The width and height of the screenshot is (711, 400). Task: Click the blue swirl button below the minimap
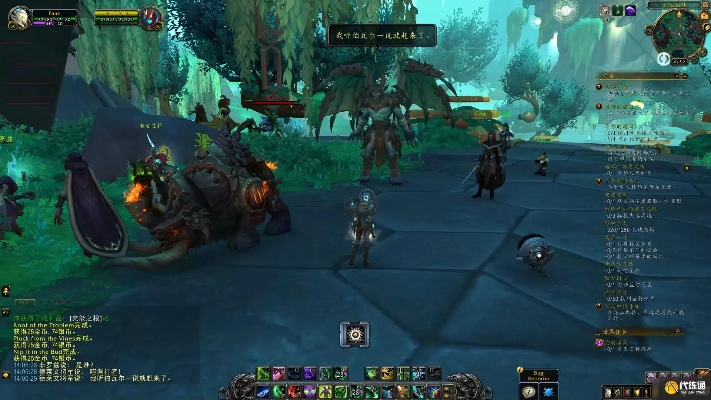pyautogui.click(x=663, y=59)
